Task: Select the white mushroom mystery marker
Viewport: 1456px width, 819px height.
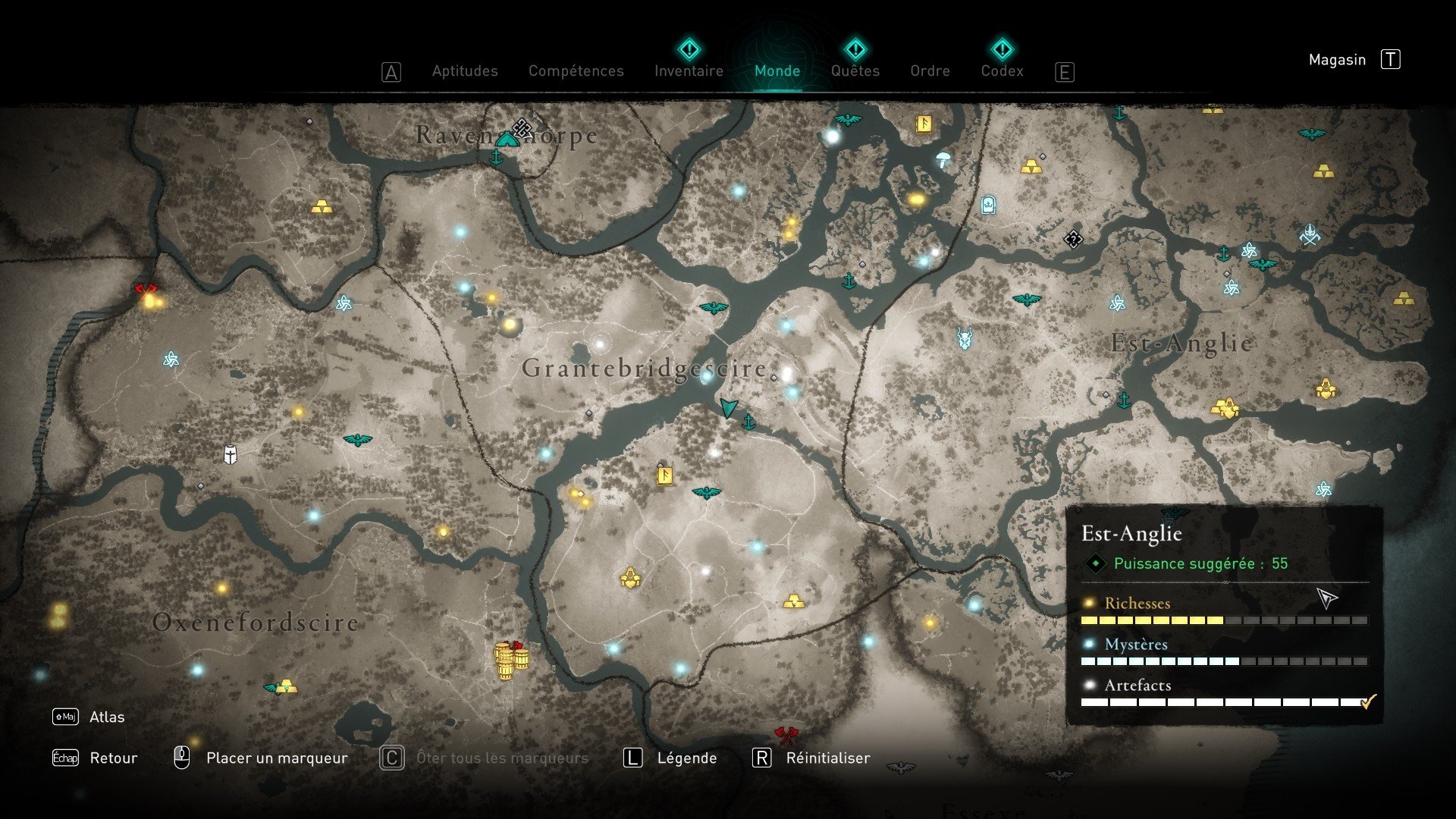Action: pyautogui.click(x=943, y=158)
